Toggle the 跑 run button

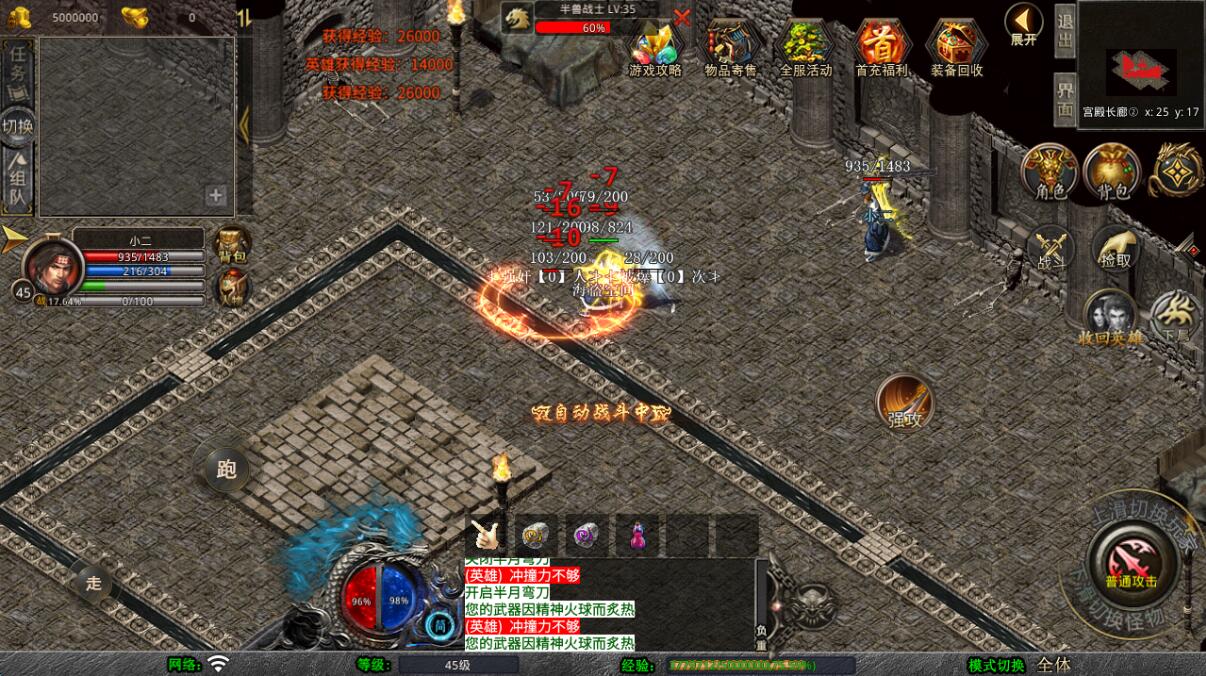[x=226, y=468]
